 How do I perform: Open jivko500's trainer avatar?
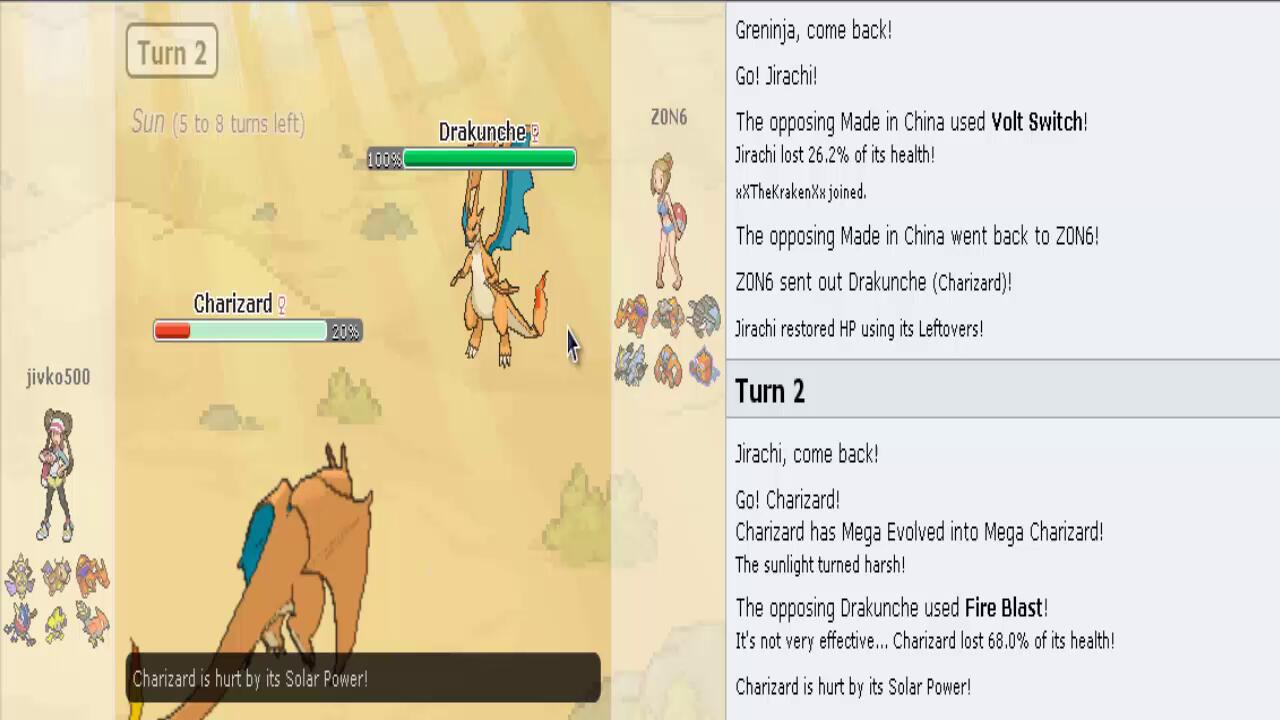point(57,475)
